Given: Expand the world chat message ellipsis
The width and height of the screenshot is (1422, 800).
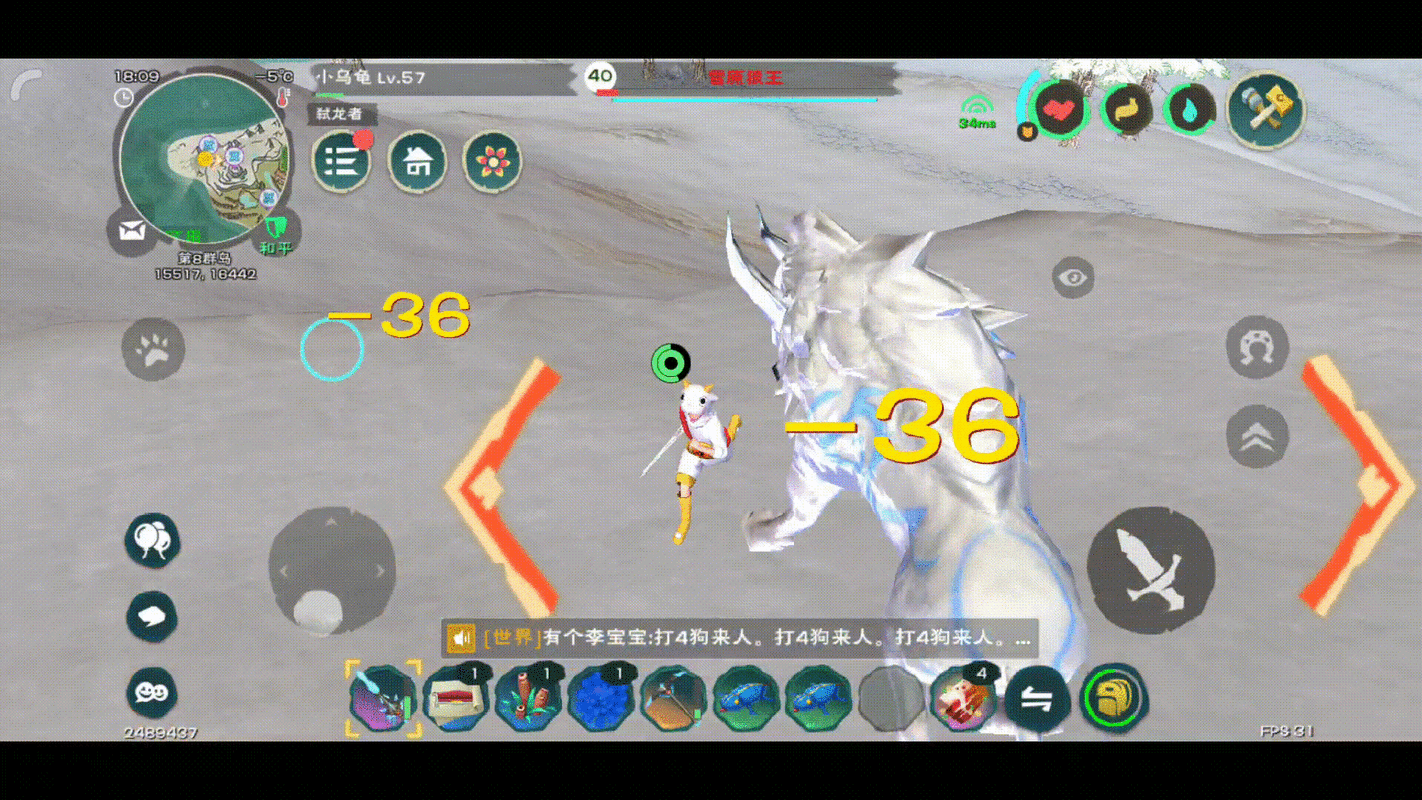Looking at the screenshot, I should [1025, 640].
